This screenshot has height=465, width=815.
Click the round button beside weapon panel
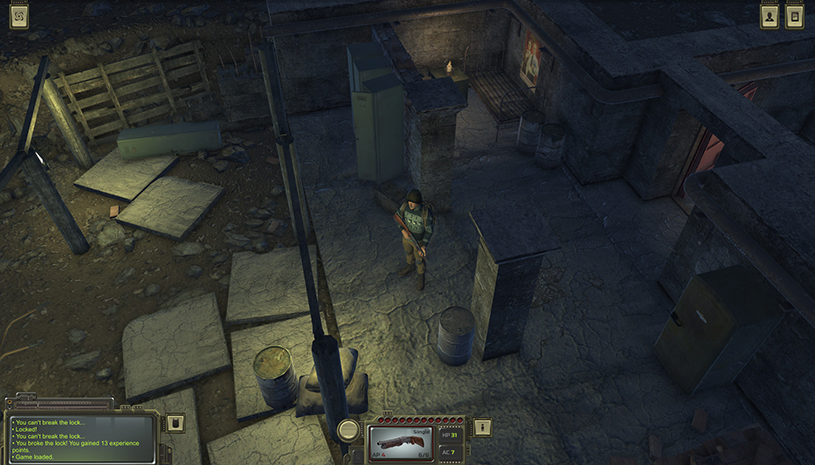(348, 430)
